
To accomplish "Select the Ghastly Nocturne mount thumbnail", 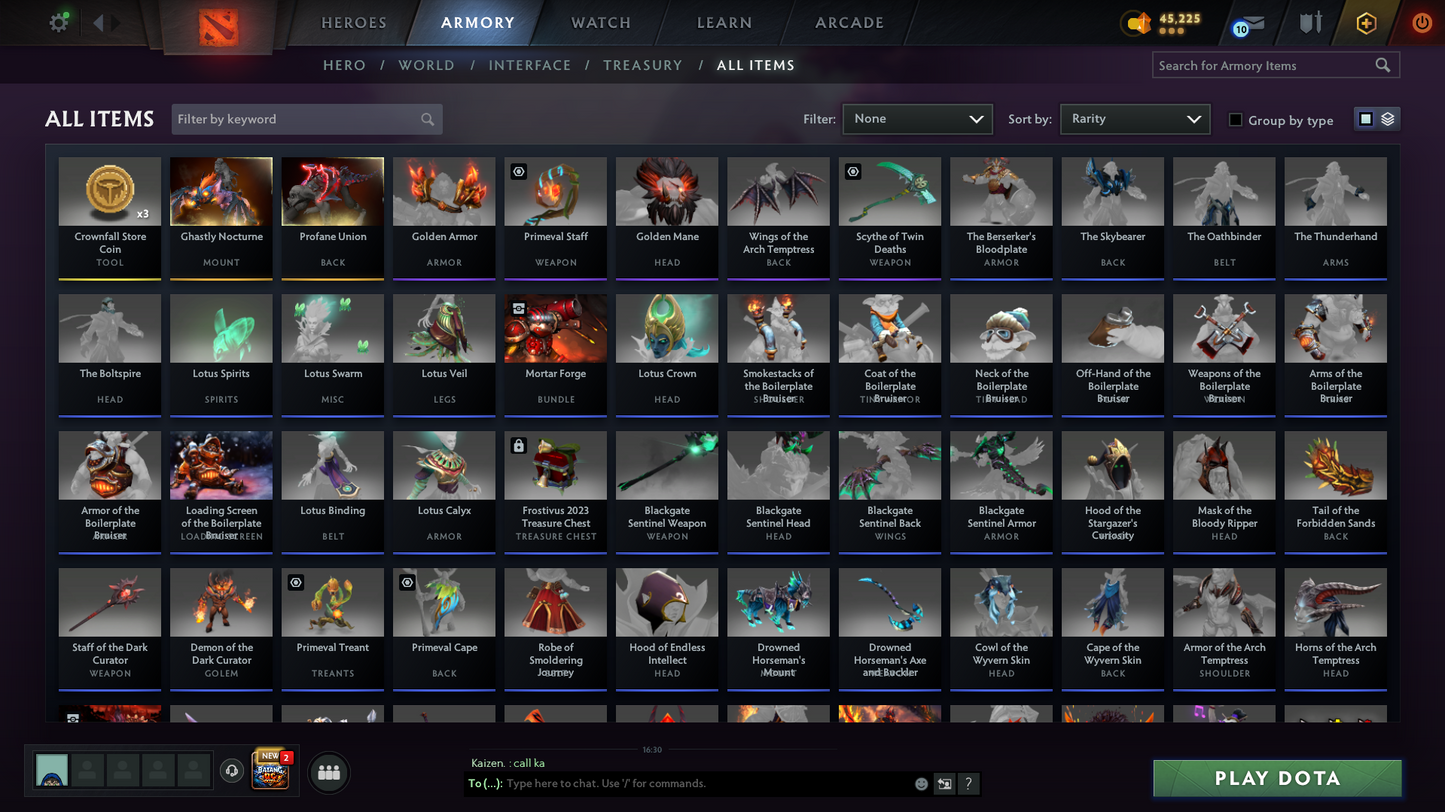I will (220, 190).
